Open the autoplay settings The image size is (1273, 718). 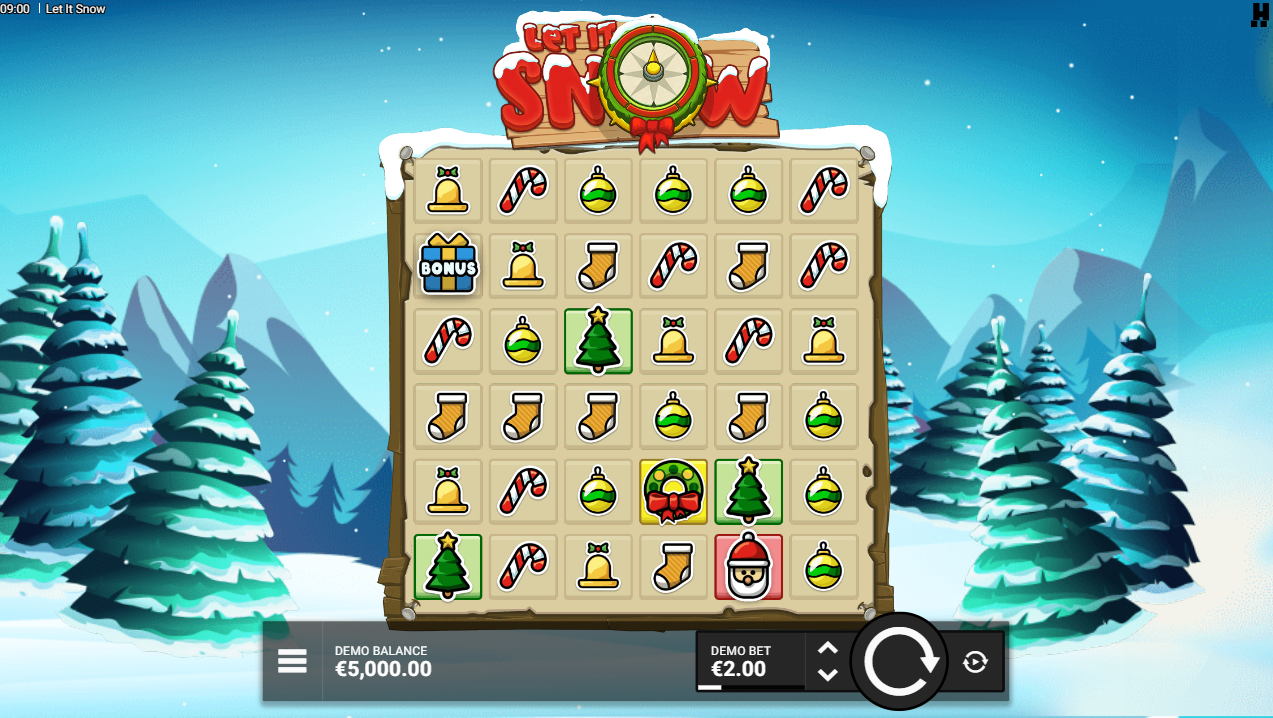(975, 661)
